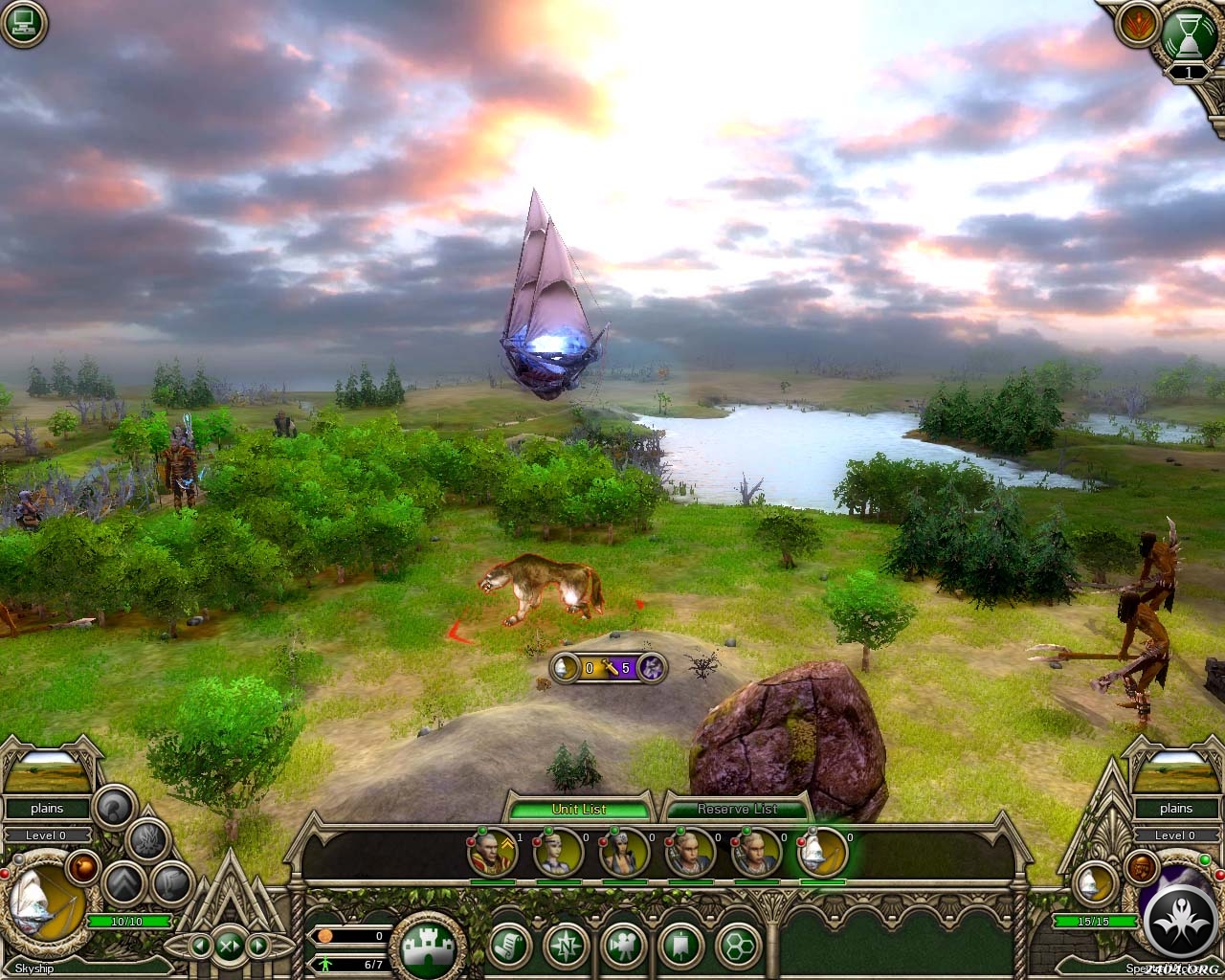Select the previous unit with left arrow
Viewport: 1225px width, 980px height.
coord(201,947)
